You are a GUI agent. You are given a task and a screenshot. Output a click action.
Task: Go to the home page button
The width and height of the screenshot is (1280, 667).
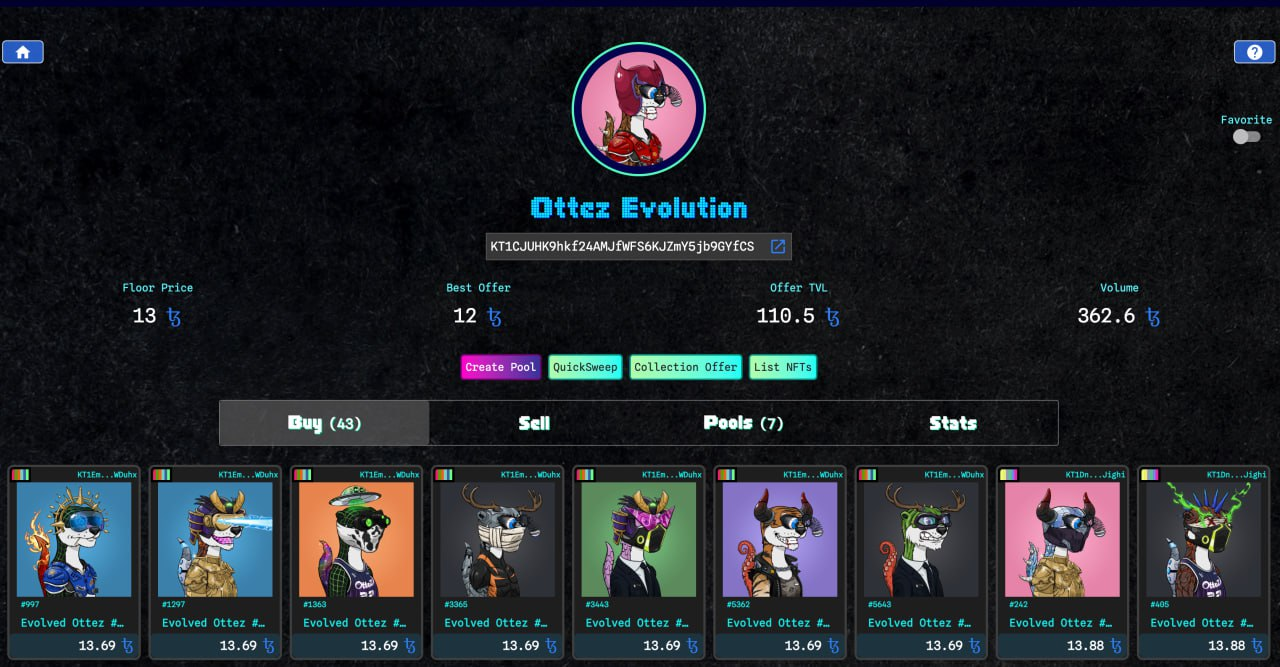(23, 52)
